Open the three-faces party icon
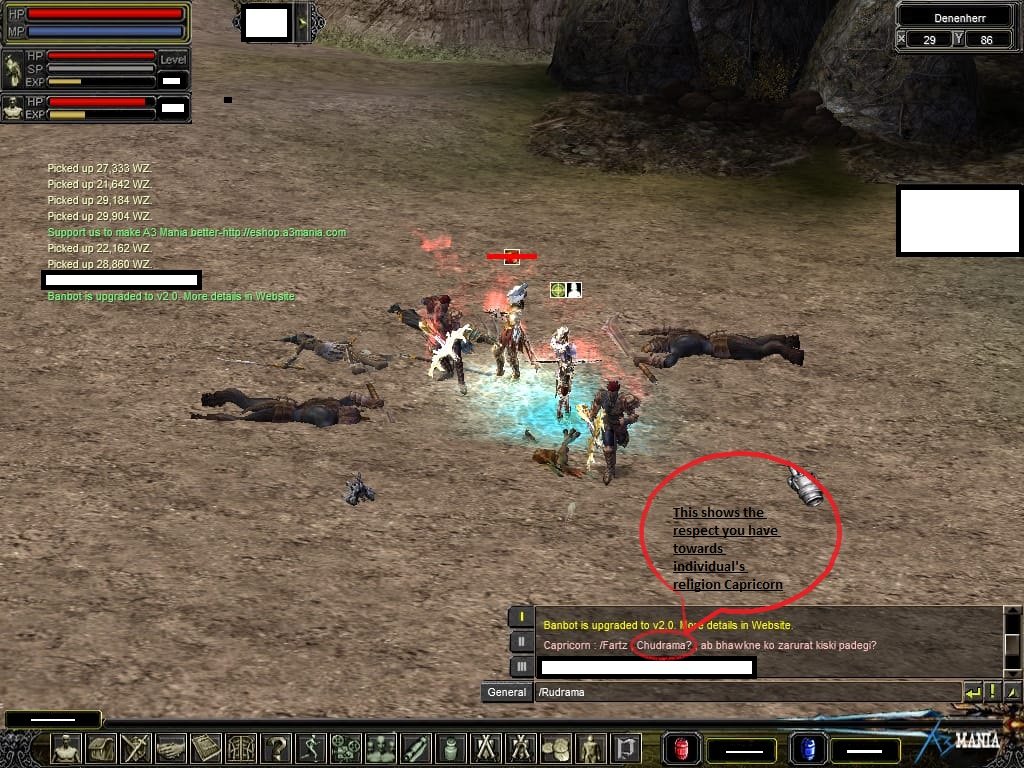The width and height of the screenshot is (1024, 768). tap(382, 748)
